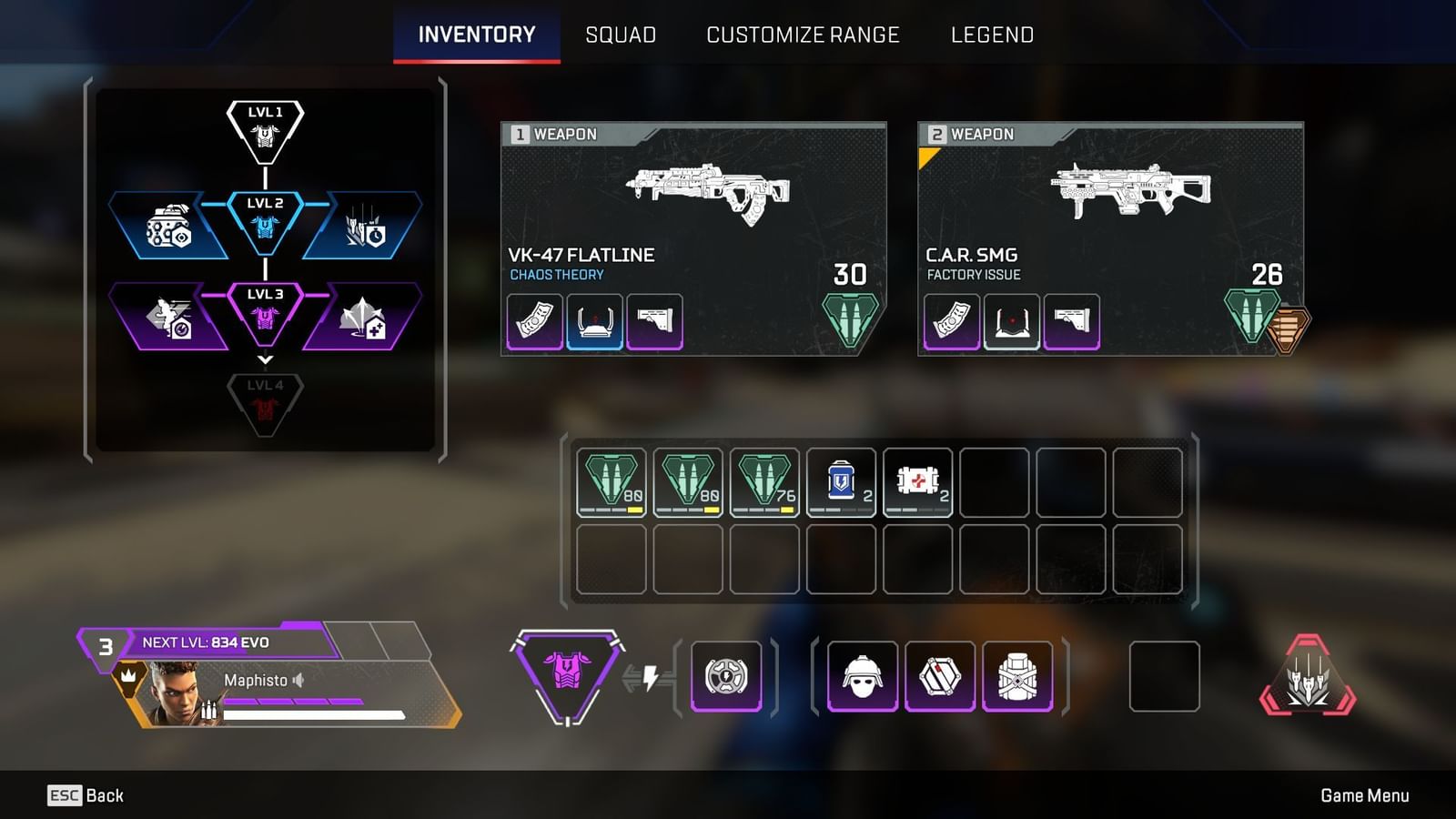This screenshot has width=1456, height=819.
Task: Open the CUSTOMIZE RANGE tab
Action: pyautogui.click(x=804, y=35)
